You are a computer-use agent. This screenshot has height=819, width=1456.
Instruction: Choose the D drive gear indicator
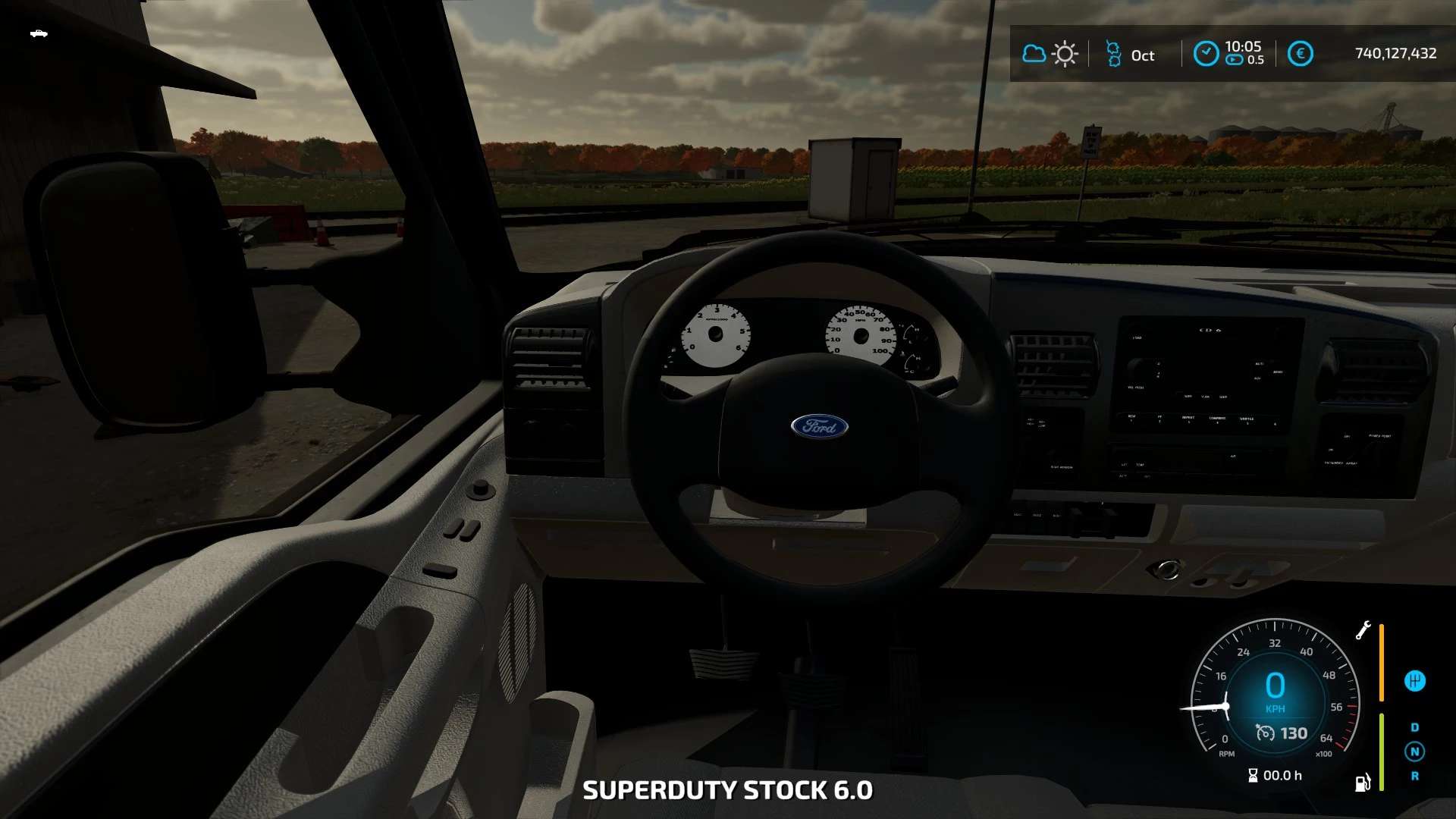[1414, 727]
